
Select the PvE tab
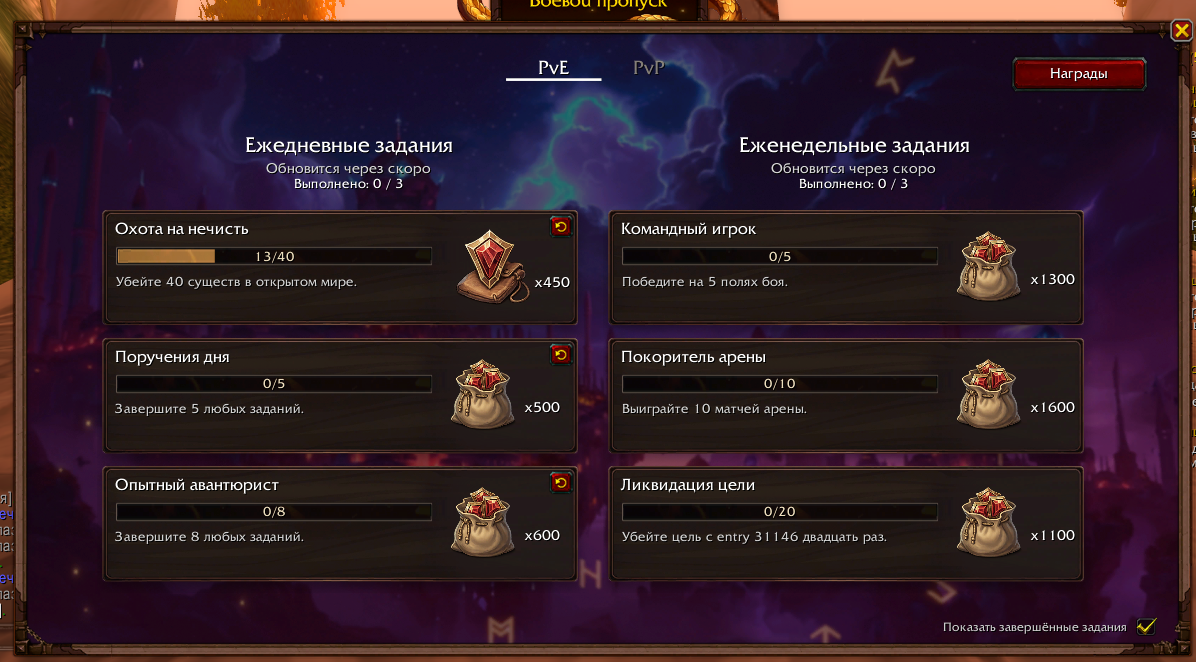tap(553, 68)
